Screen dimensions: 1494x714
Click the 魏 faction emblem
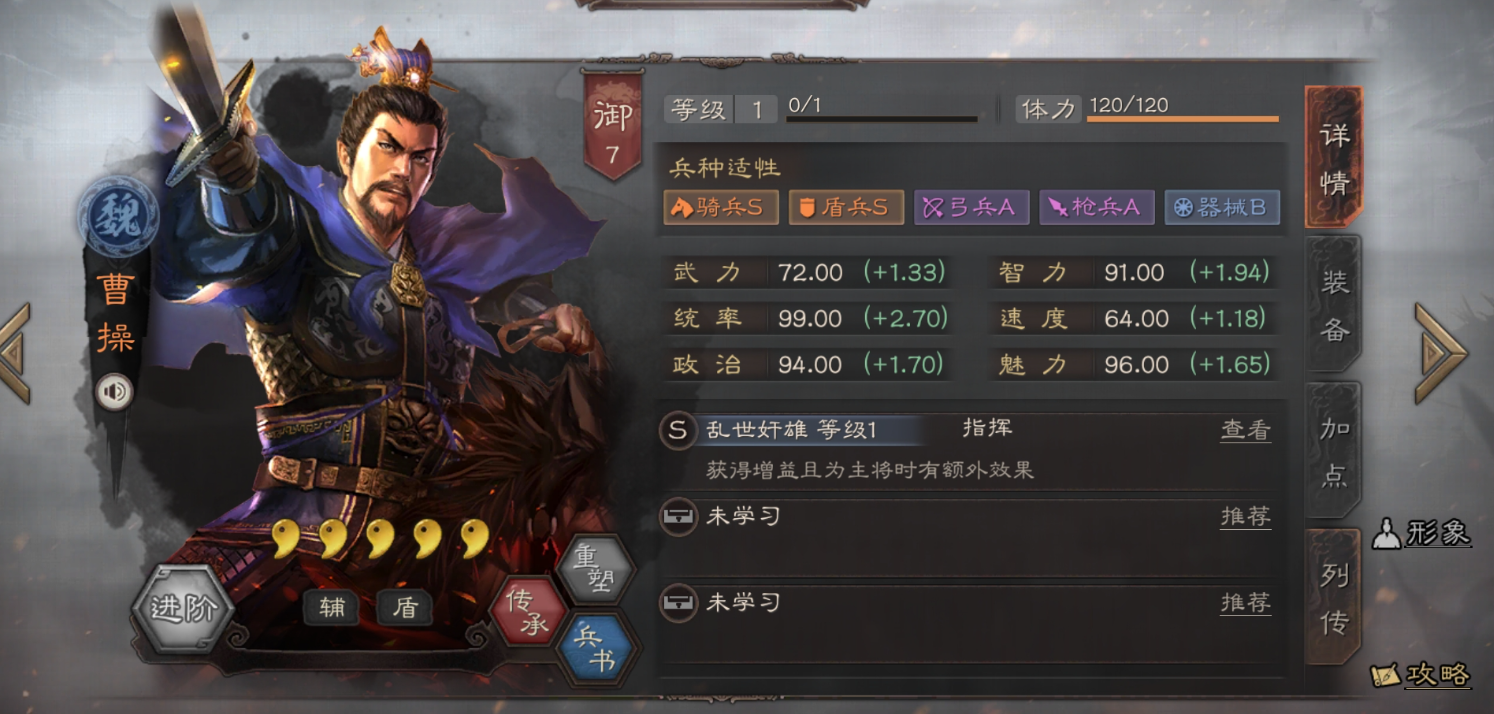pos(119,216)
